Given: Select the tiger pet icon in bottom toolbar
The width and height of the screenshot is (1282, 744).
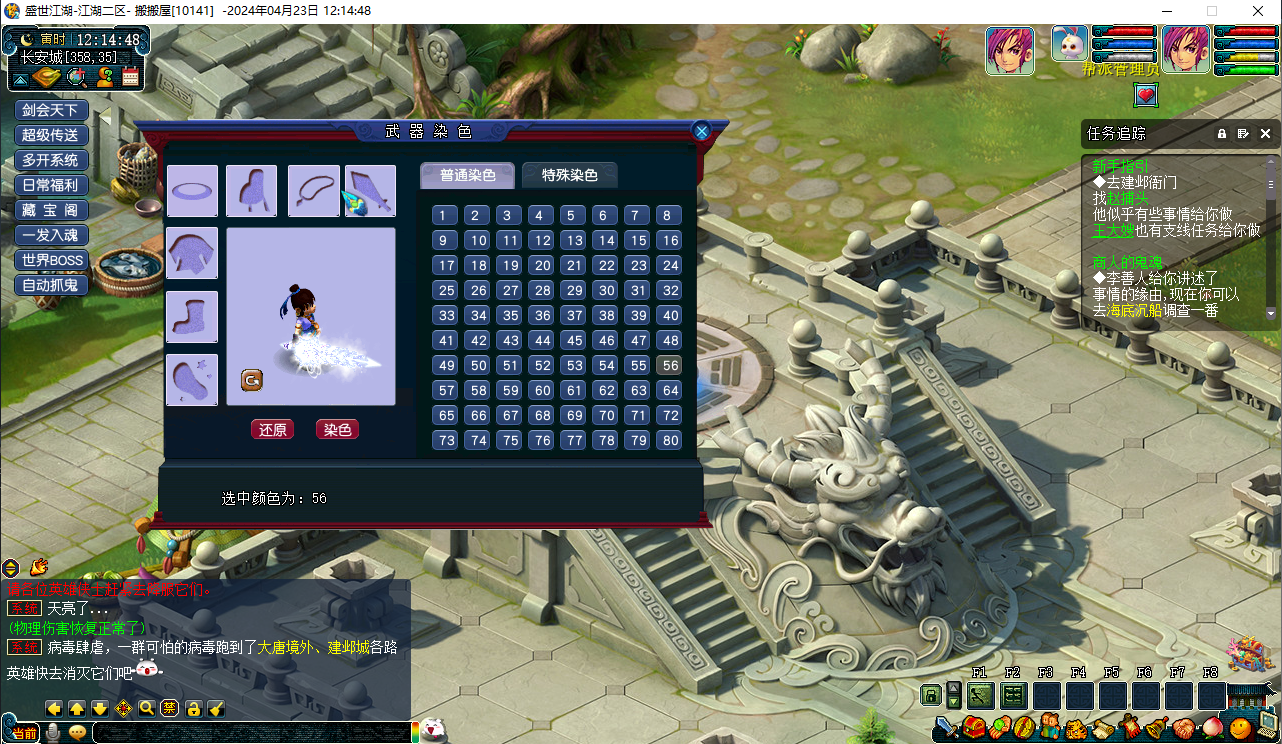Looking at the screenshot, I should click(1077, 727).
